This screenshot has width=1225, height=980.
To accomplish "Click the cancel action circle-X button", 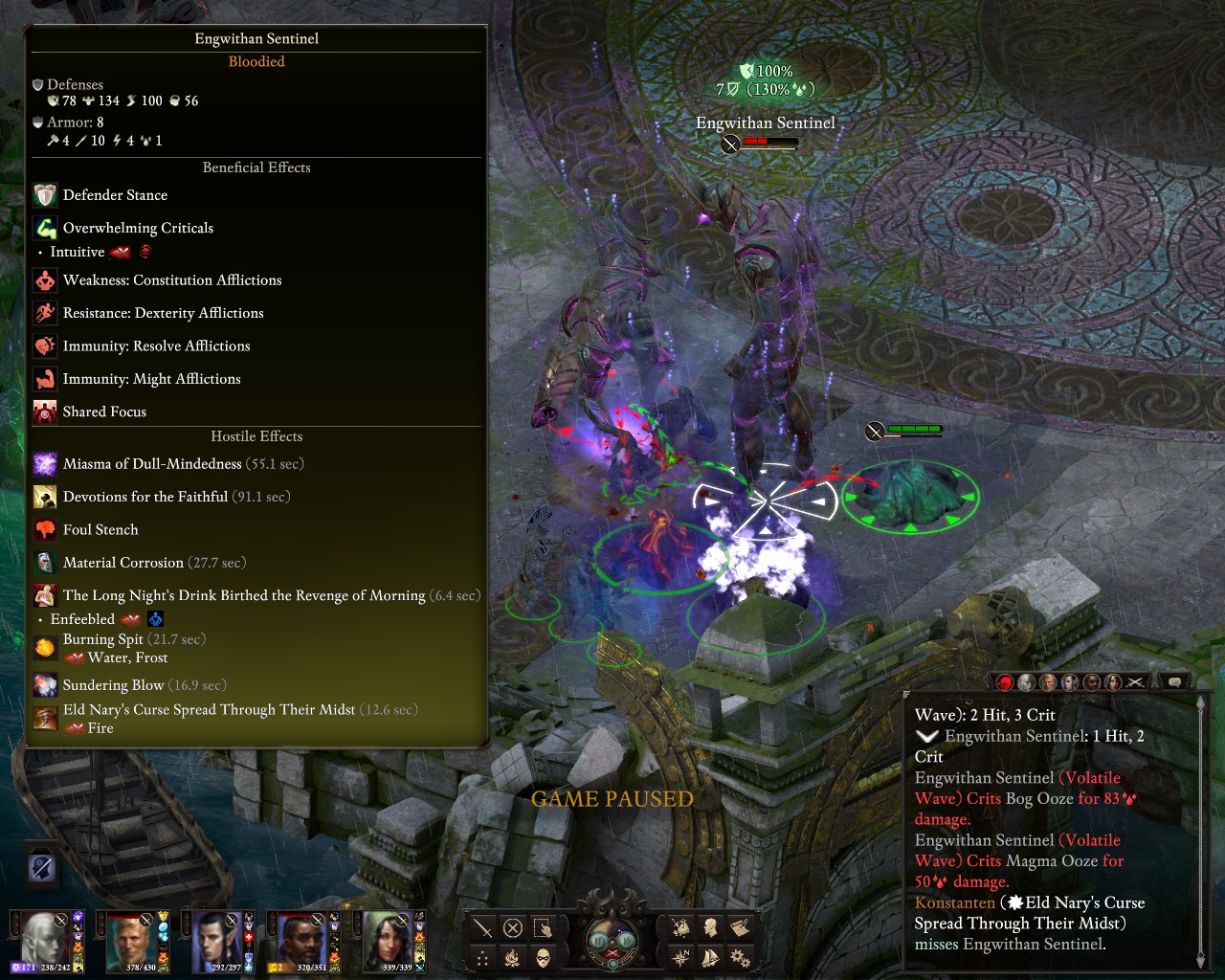I will (x=513, y=927).
